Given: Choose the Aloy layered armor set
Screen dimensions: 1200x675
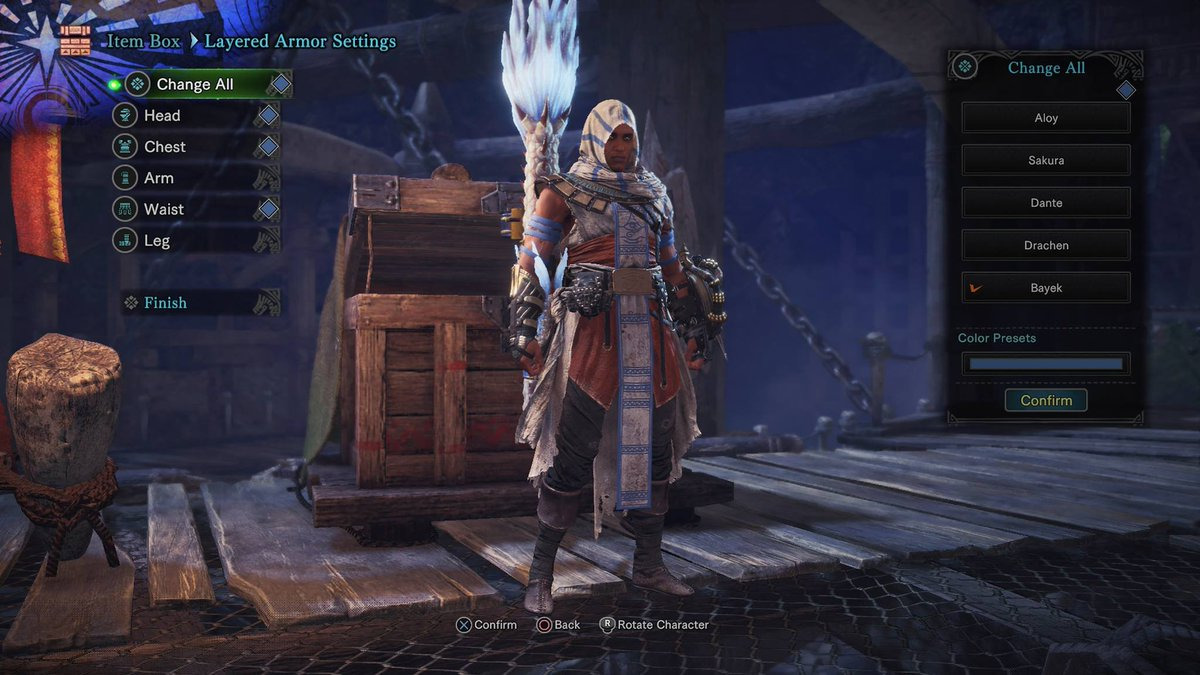Looking at the screenshot, I should pyautogui.click(x=1046, y=118).
